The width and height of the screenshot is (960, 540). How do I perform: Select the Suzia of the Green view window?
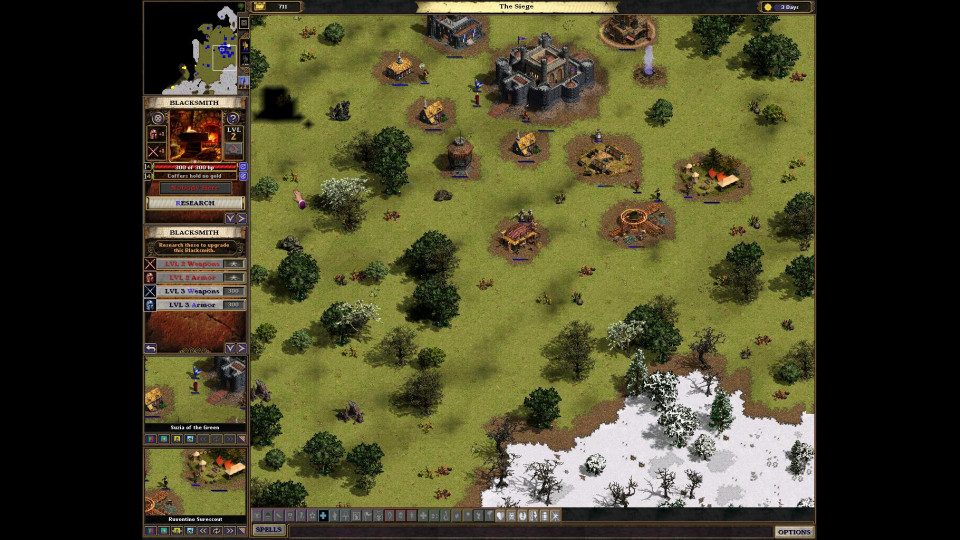point(195,389)
